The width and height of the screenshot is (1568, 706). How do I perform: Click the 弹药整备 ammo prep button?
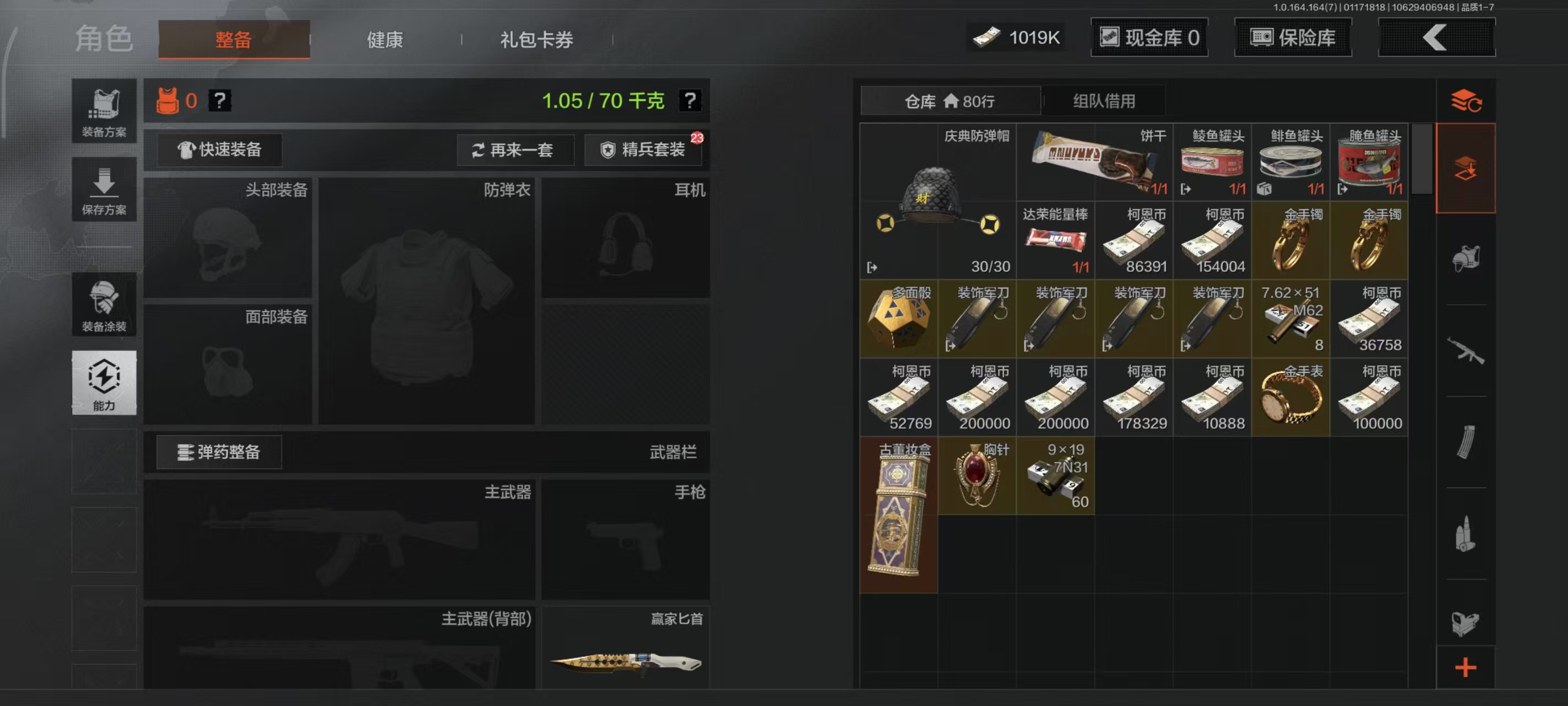click(219, 452)
